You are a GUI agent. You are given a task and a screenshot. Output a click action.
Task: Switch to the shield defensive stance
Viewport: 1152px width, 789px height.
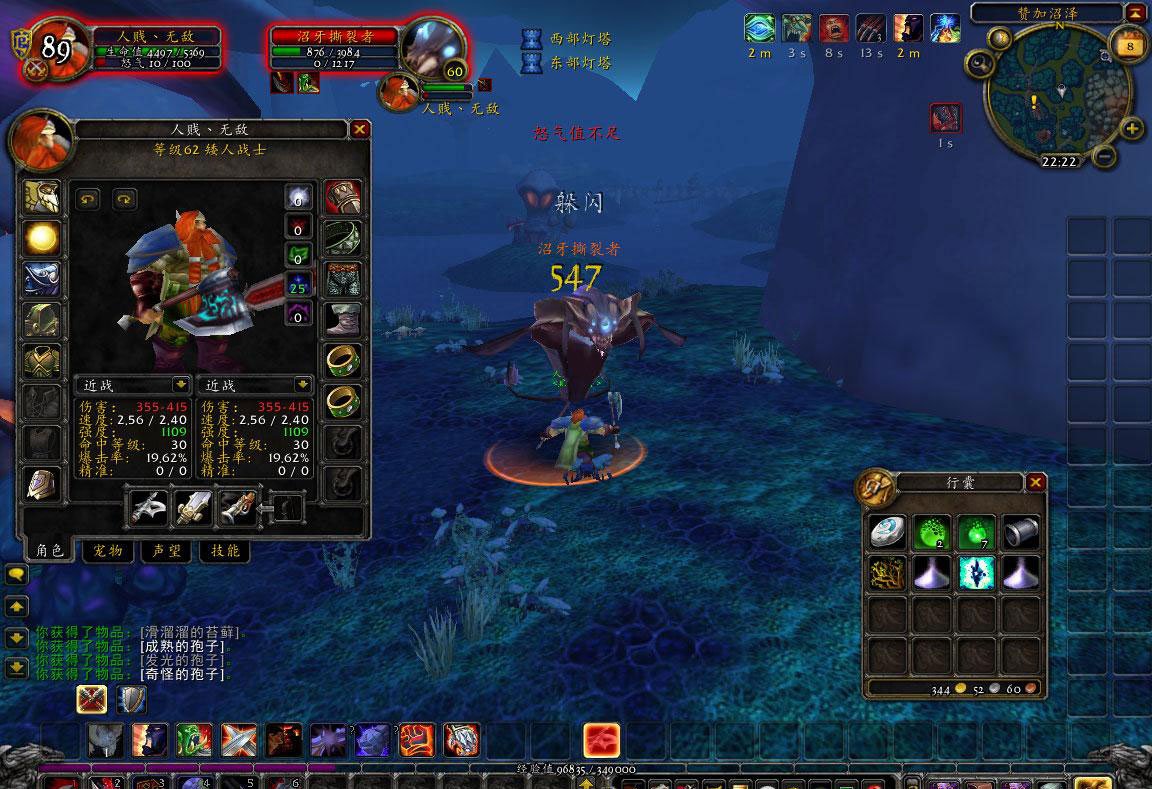click(132, 699)
